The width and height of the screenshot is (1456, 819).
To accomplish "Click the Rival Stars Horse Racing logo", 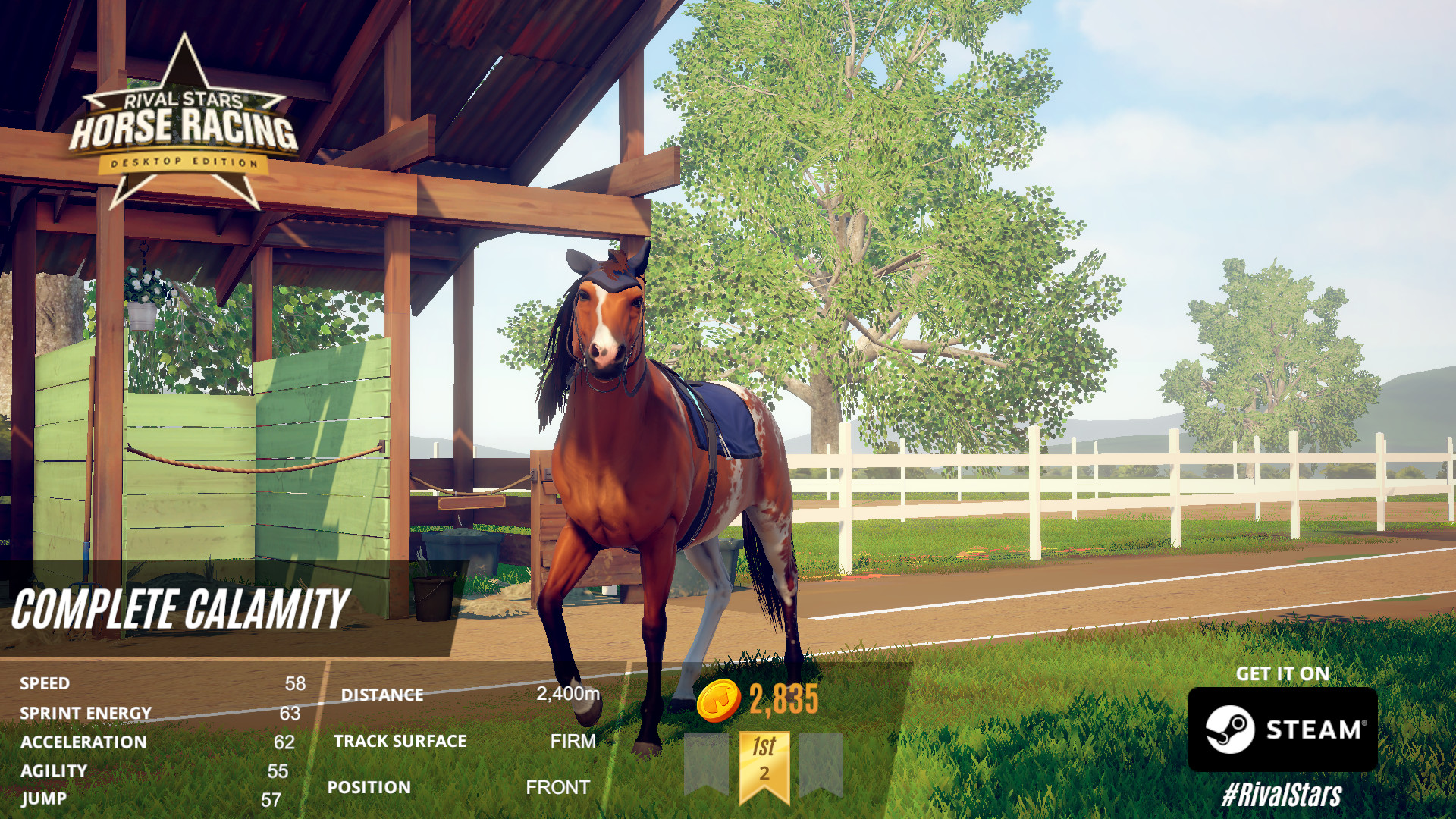I will [x=184, y=127].
